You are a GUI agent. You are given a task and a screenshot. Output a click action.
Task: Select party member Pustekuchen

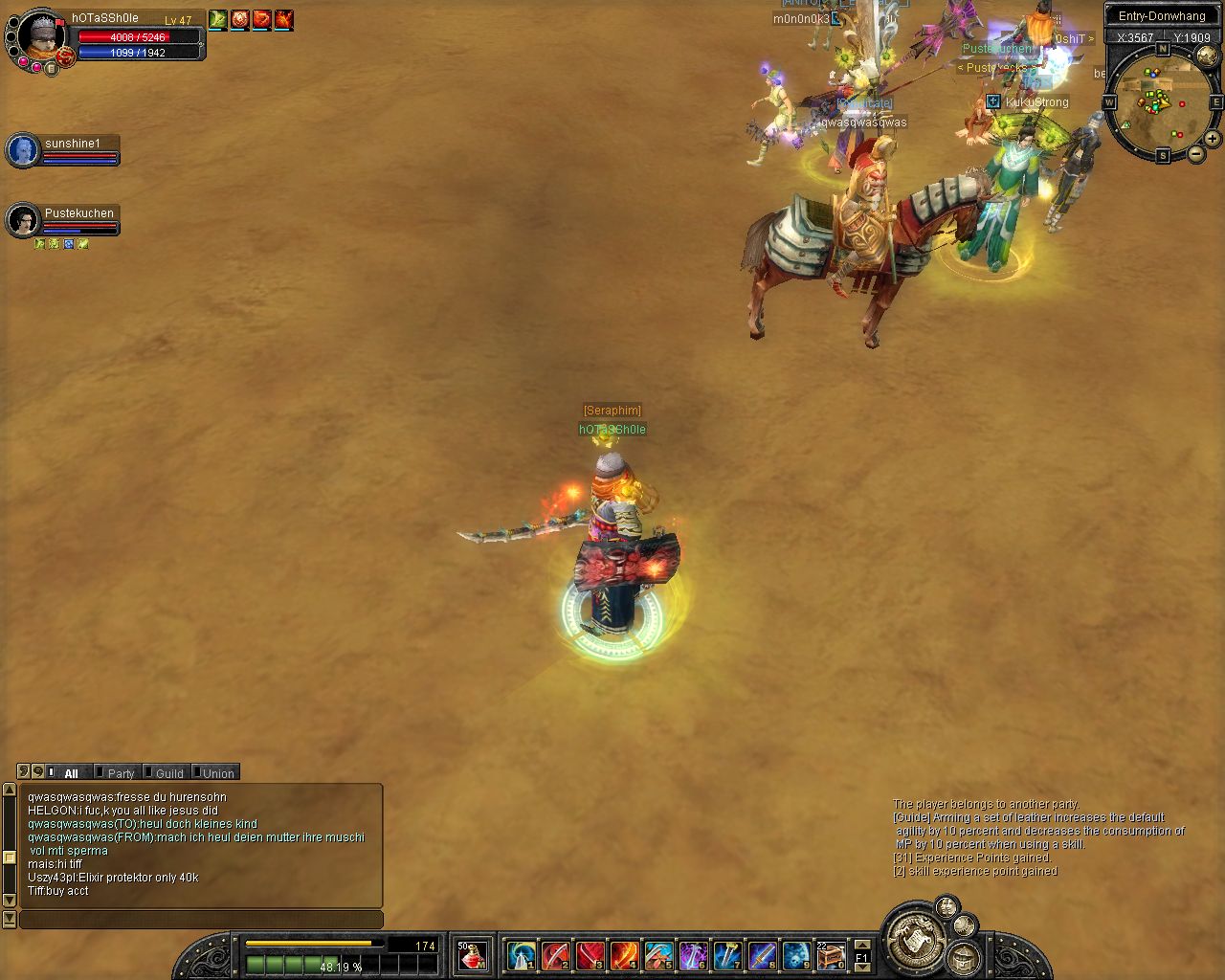point(23,220)
